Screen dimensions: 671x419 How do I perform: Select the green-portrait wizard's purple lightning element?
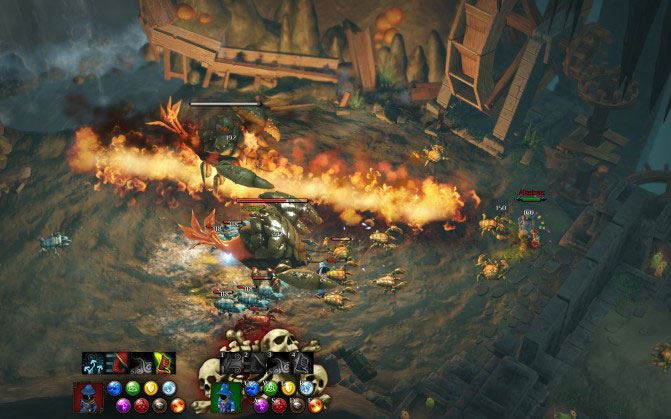(x=262, y=405)
